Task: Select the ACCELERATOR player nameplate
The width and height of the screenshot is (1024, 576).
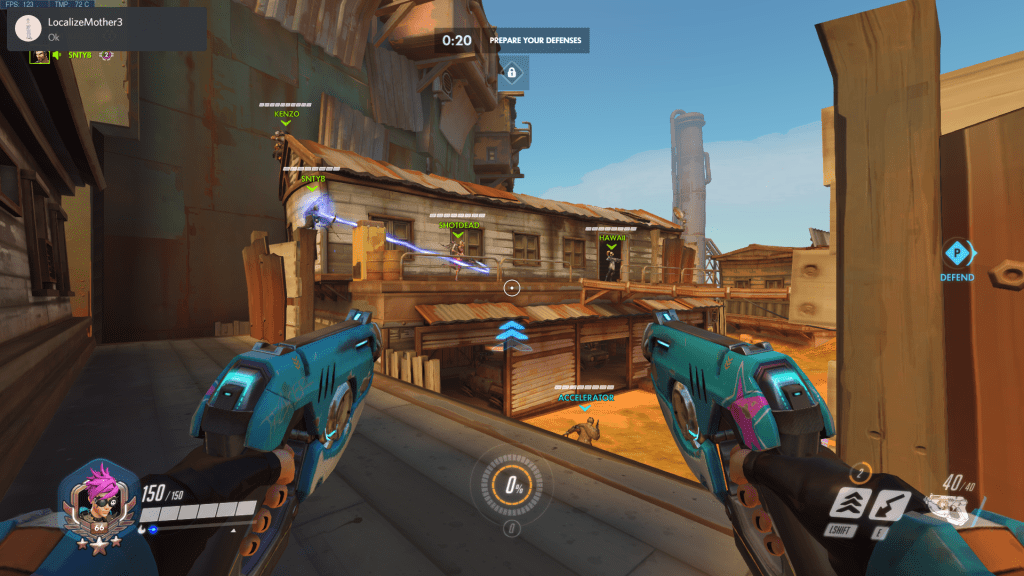Action: click(585, 397)
